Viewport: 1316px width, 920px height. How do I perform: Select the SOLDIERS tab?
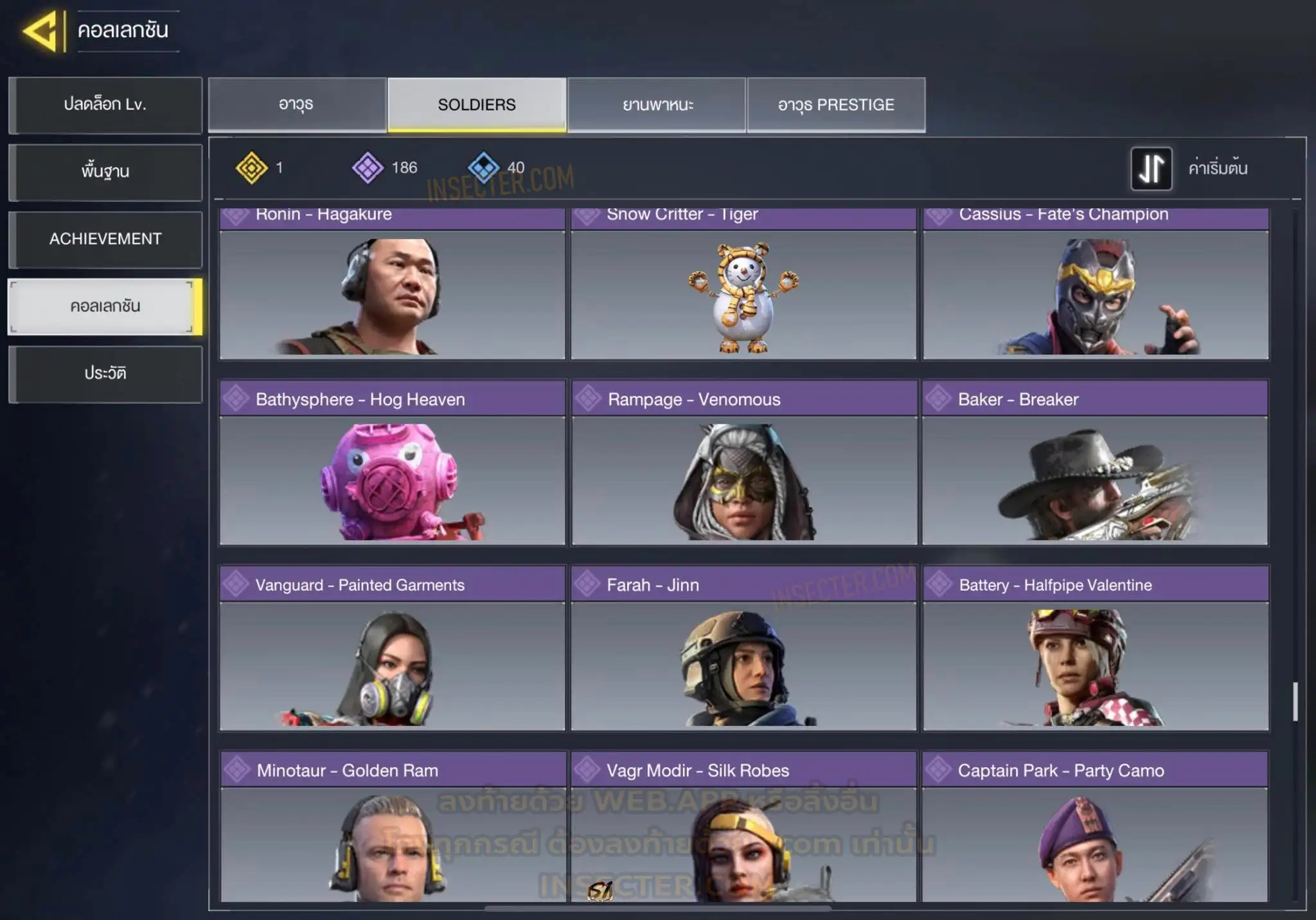tap(477, 105)
